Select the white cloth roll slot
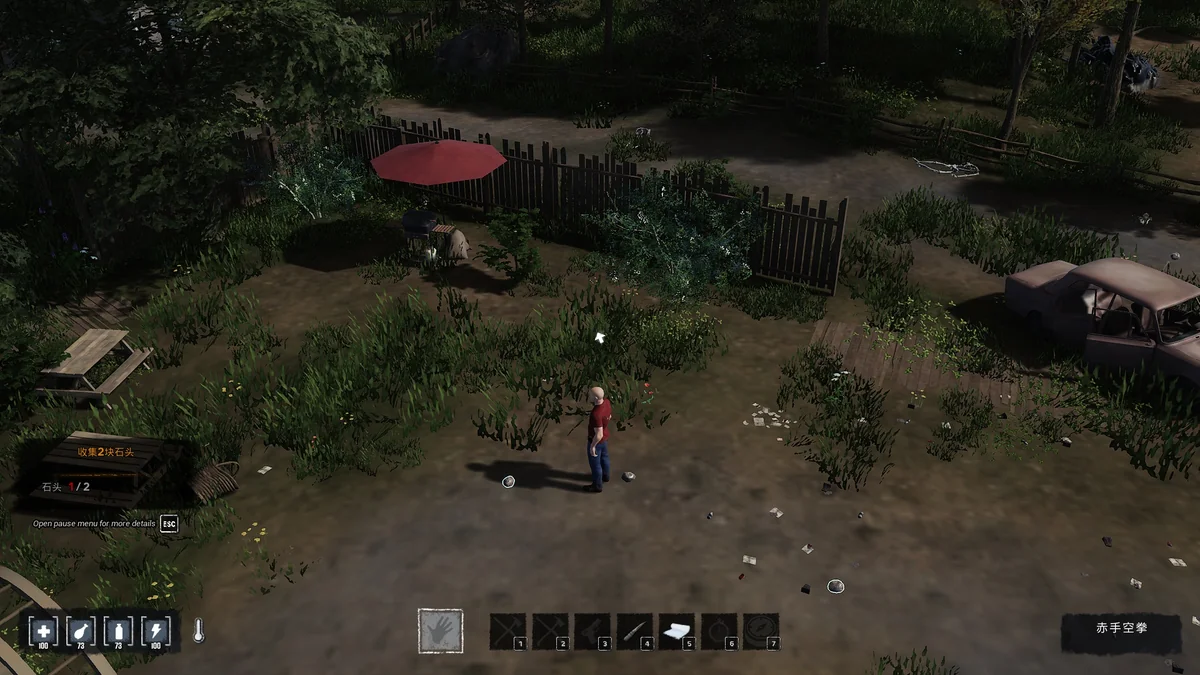This screenshot has width=1200, height=675. (676, 631)
